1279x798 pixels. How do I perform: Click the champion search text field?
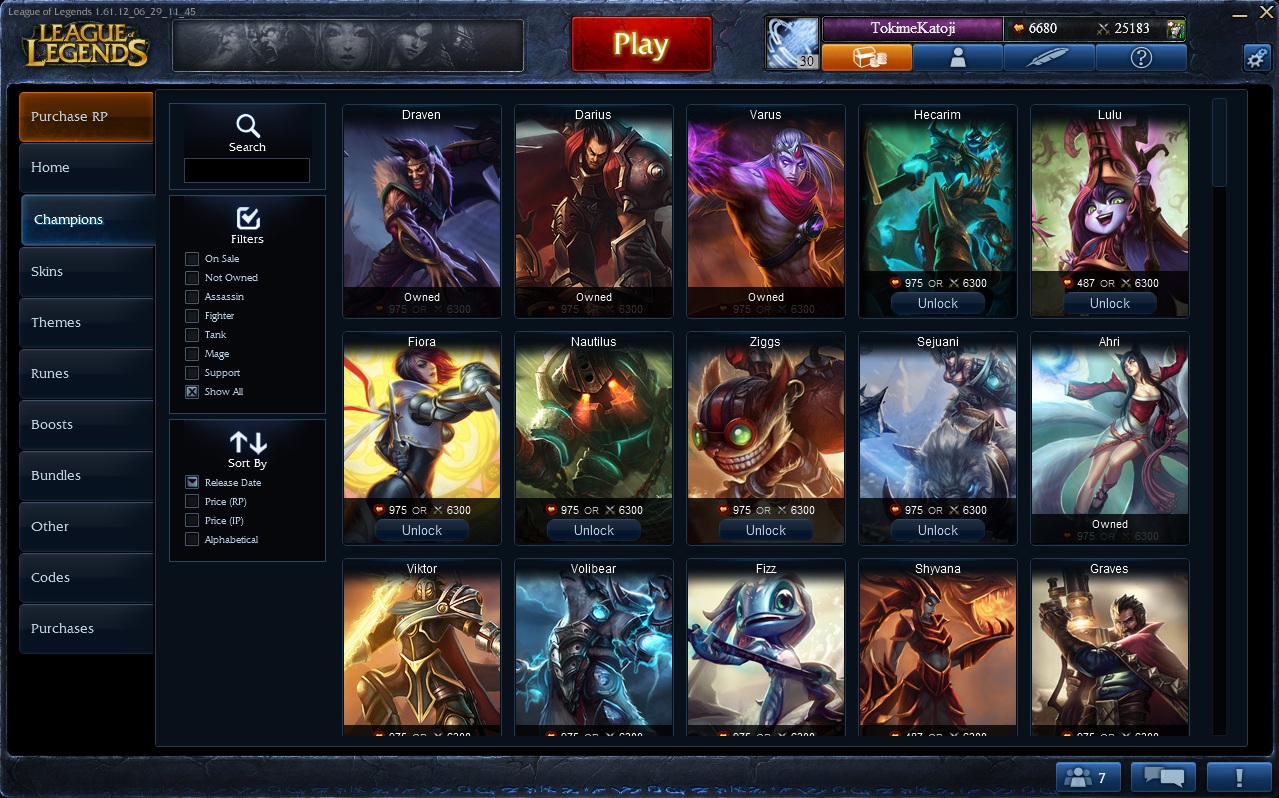(247, 170)
